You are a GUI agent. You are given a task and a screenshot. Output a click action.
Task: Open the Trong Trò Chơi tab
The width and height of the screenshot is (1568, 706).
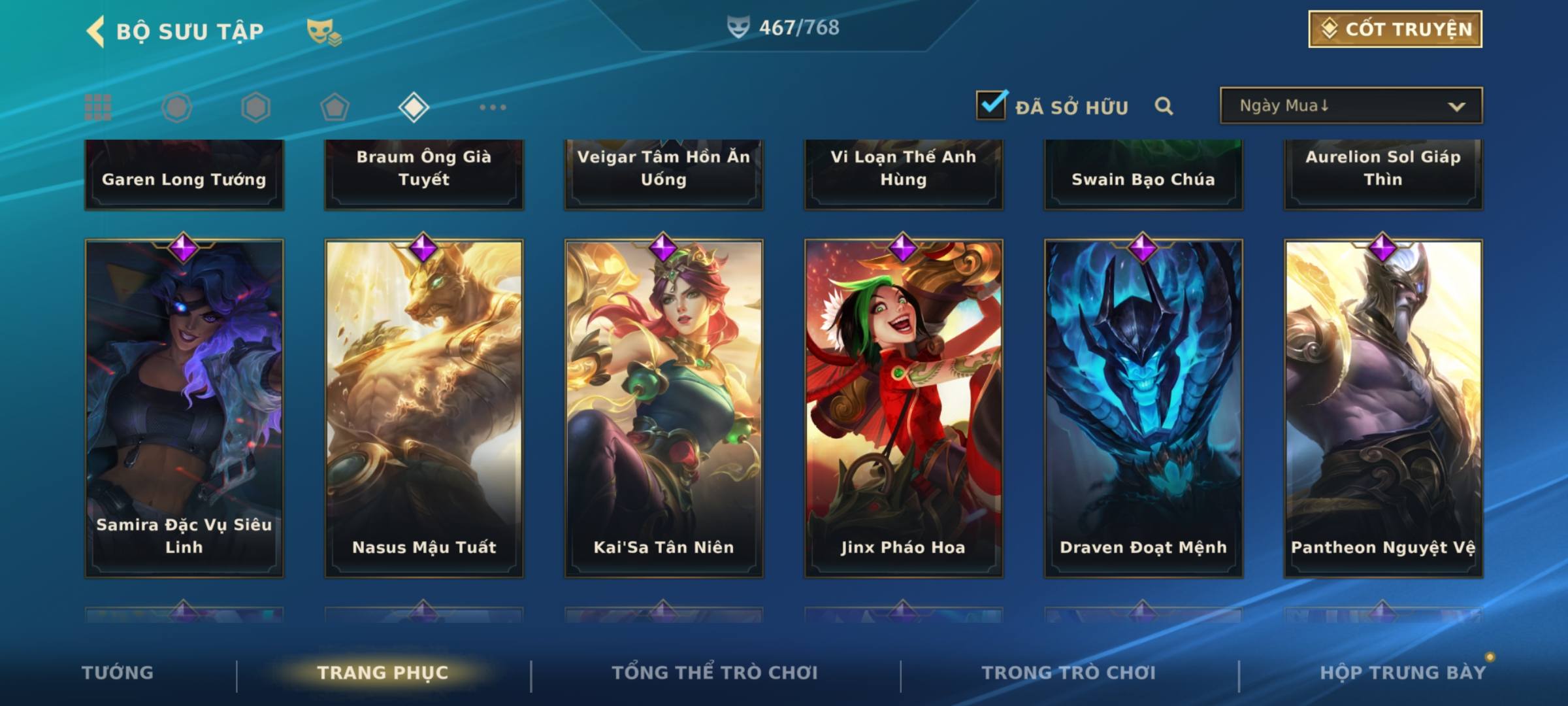click(x=1068, y=673)
